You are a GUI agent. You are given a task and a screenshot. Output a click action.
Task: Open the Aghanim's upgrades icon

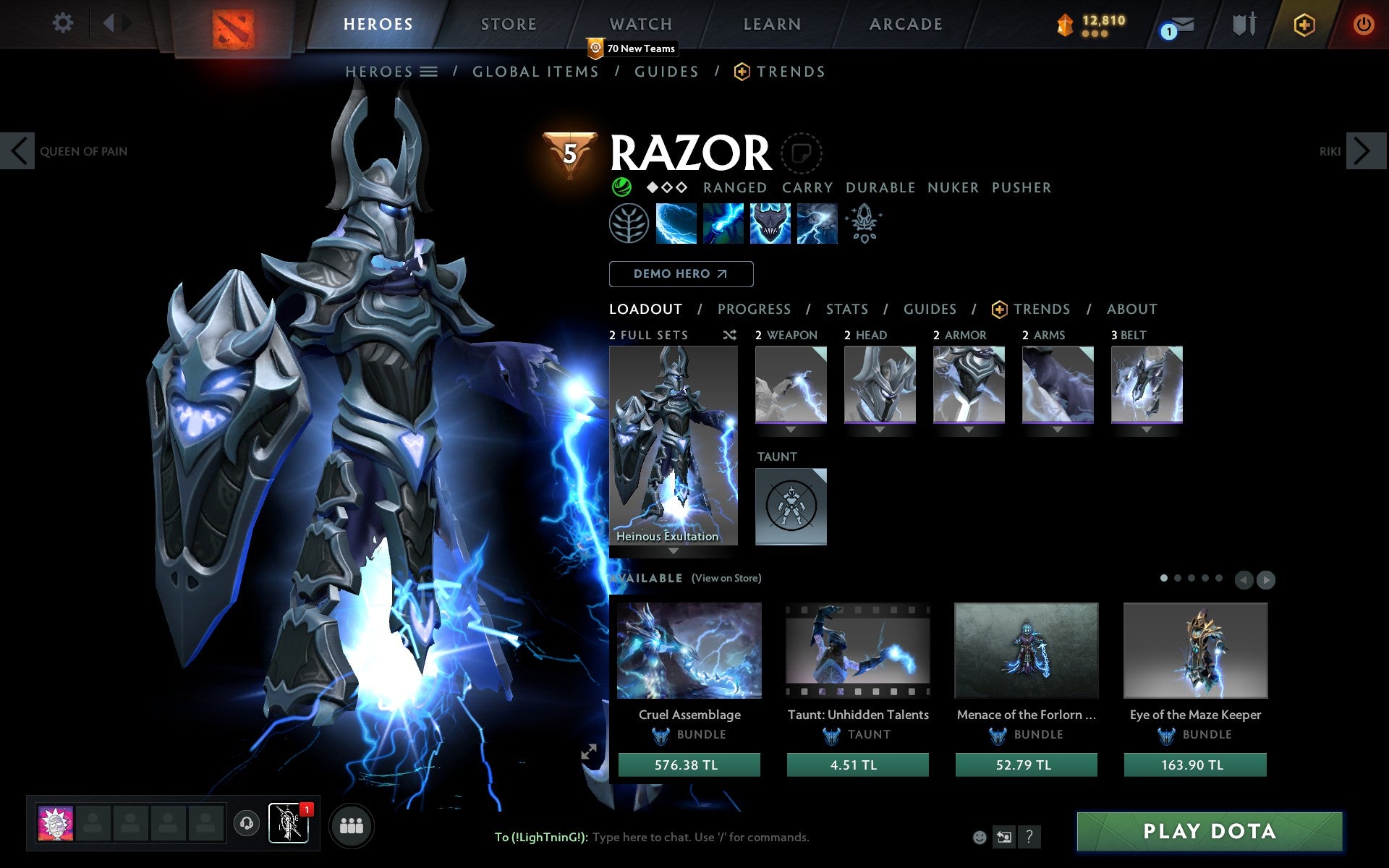[x=865, y=224]
